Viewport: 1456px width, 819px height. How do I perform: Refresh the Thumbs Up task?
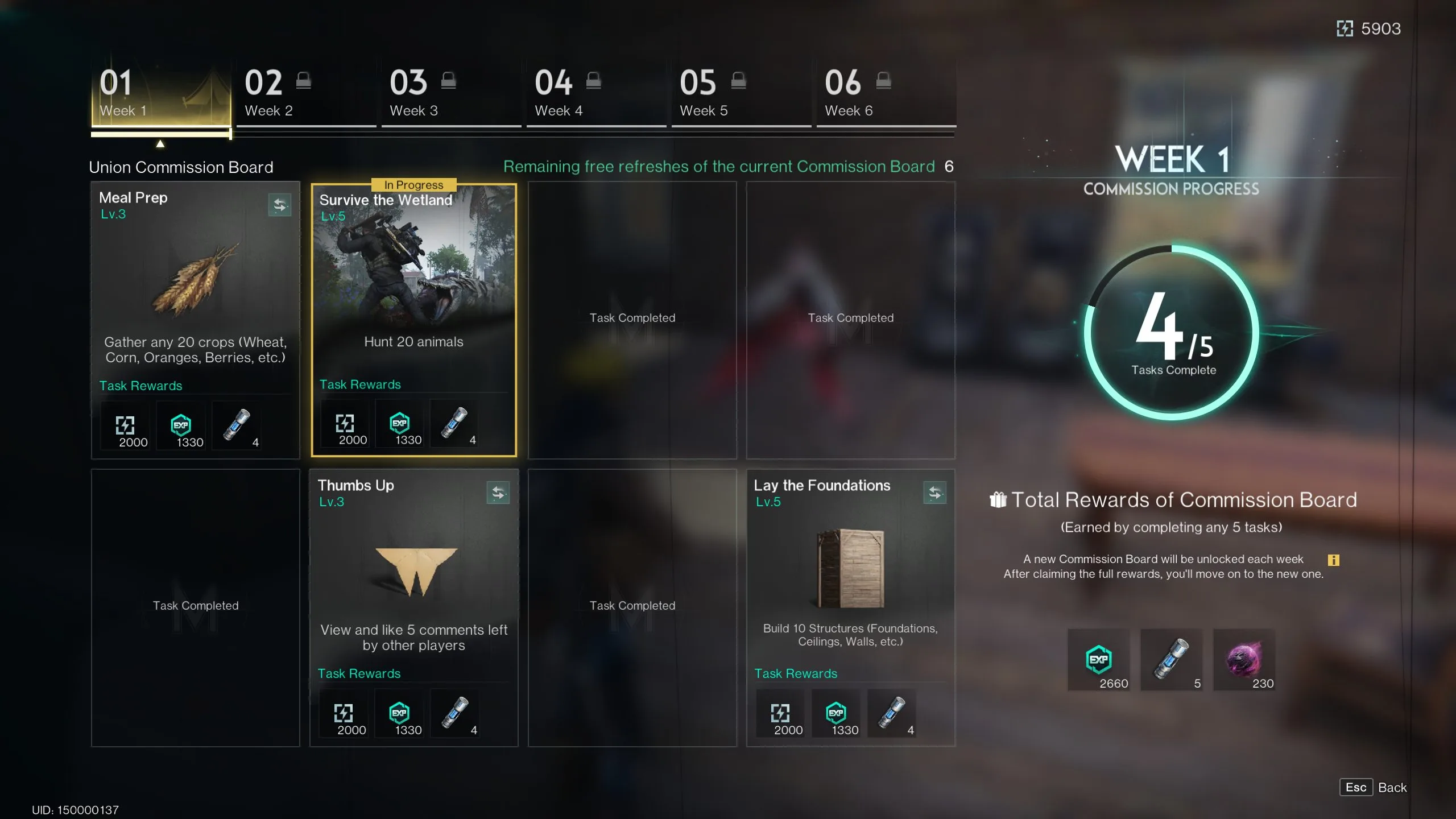498,493
